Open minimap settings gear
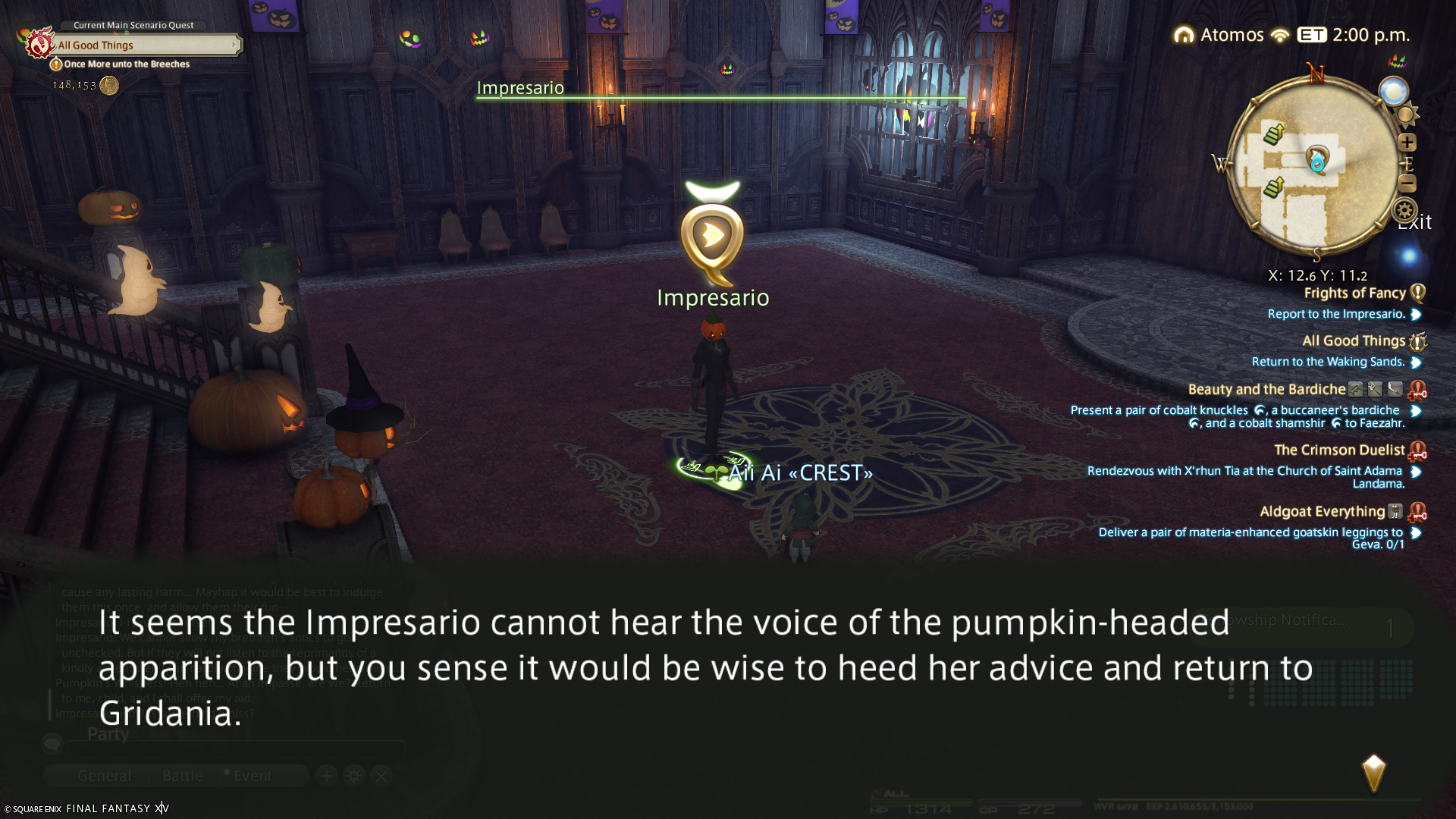Viewport: 1456px width, 819px height. pyautogui.click(x=1404, y=210)
